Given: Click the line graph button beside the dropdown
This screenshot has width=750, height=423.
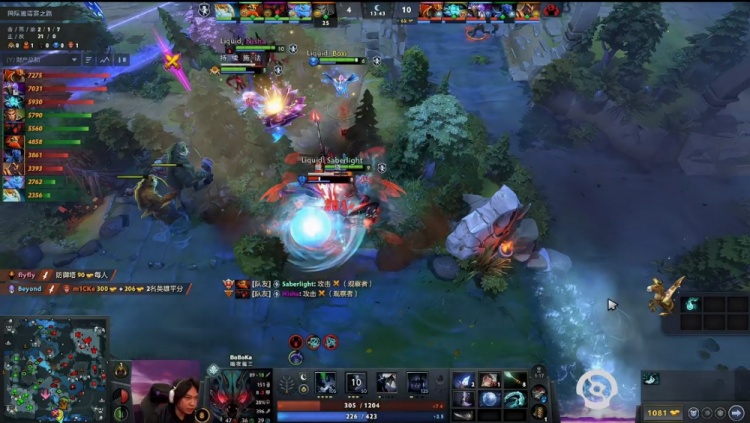Looking at the screenshot, I should [x=106, y=61].
